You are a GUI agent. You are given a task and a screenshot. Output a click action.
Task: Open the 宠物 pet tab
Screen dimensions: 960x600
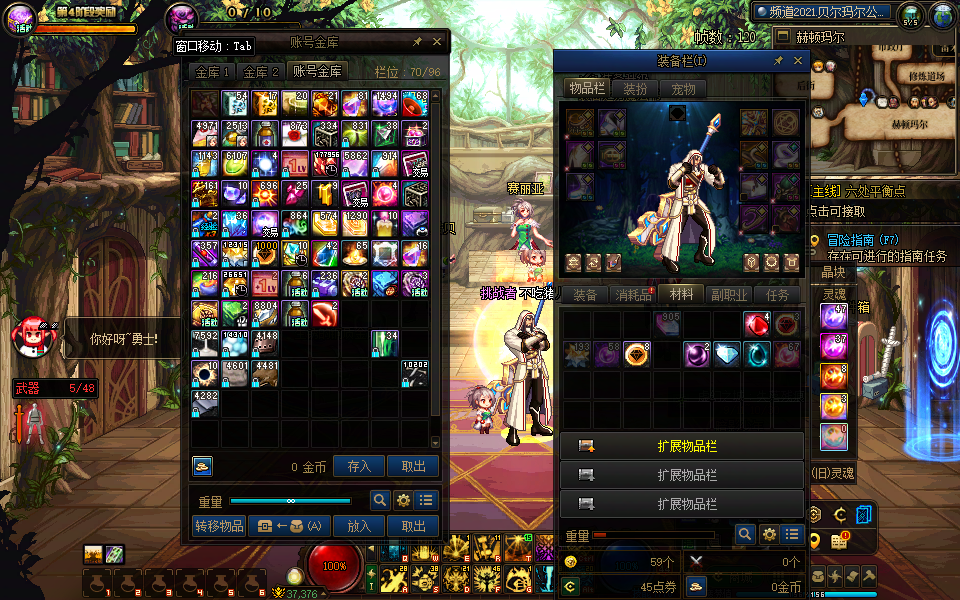click(683, 89)
